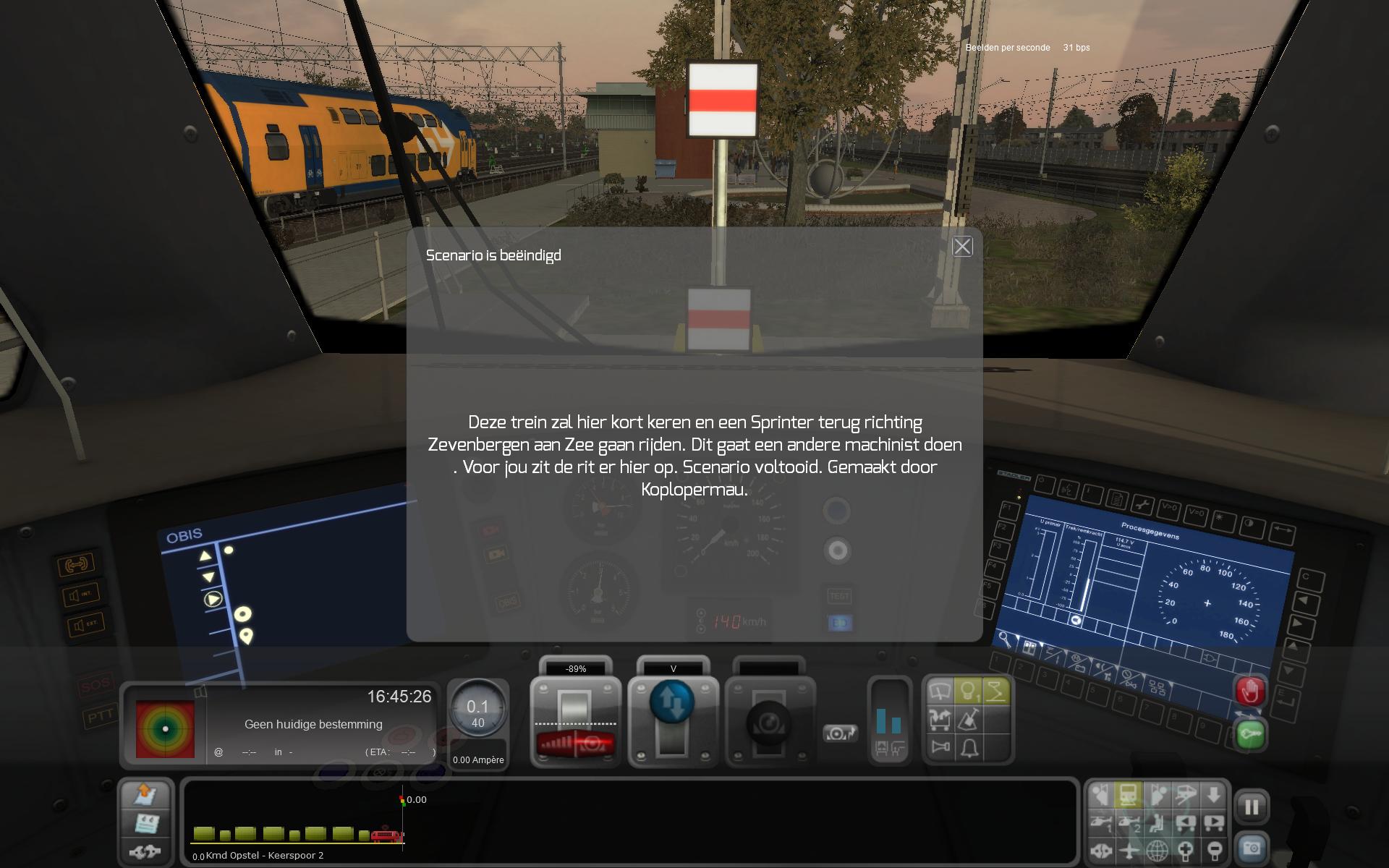The height and width of the screenshot is (868, 1389).
Task: Take a screenshot with the camera button
Action: (1252, 847)
